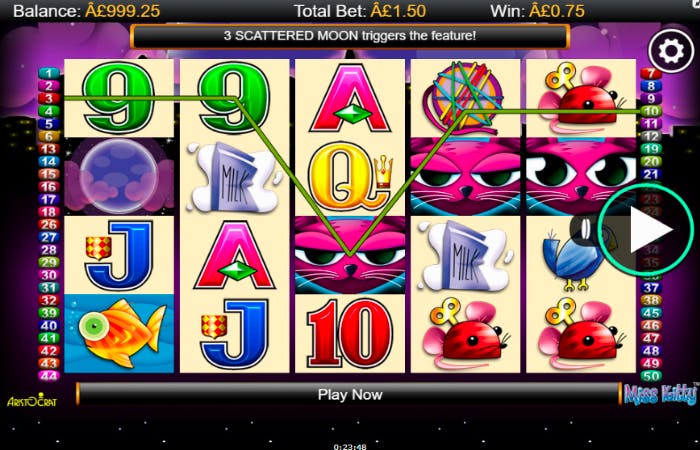Highlight payline 50 indicator
700x450 pixels.
coord(652,375)
